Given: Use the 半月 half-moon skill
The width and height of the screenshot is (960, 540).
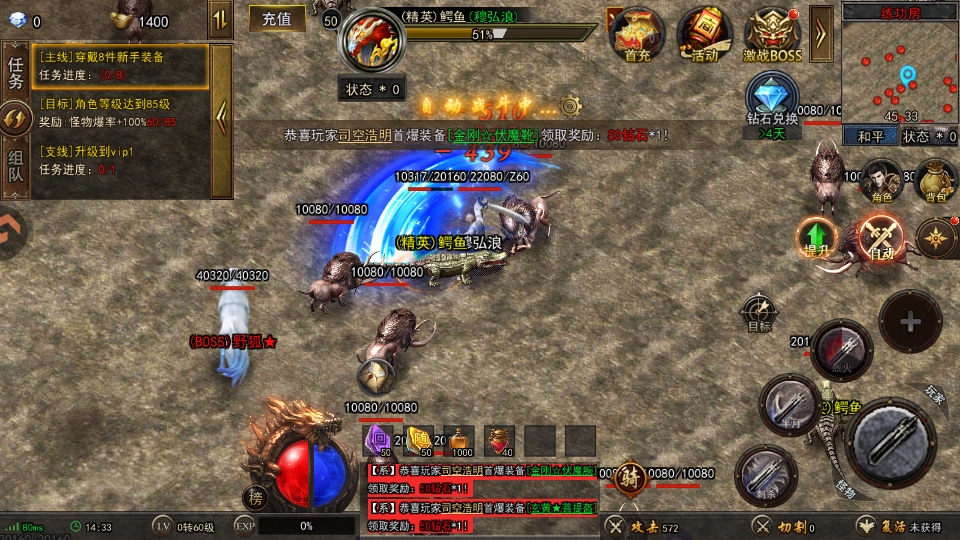Looking at the screenshot, I should pos(789,406).
